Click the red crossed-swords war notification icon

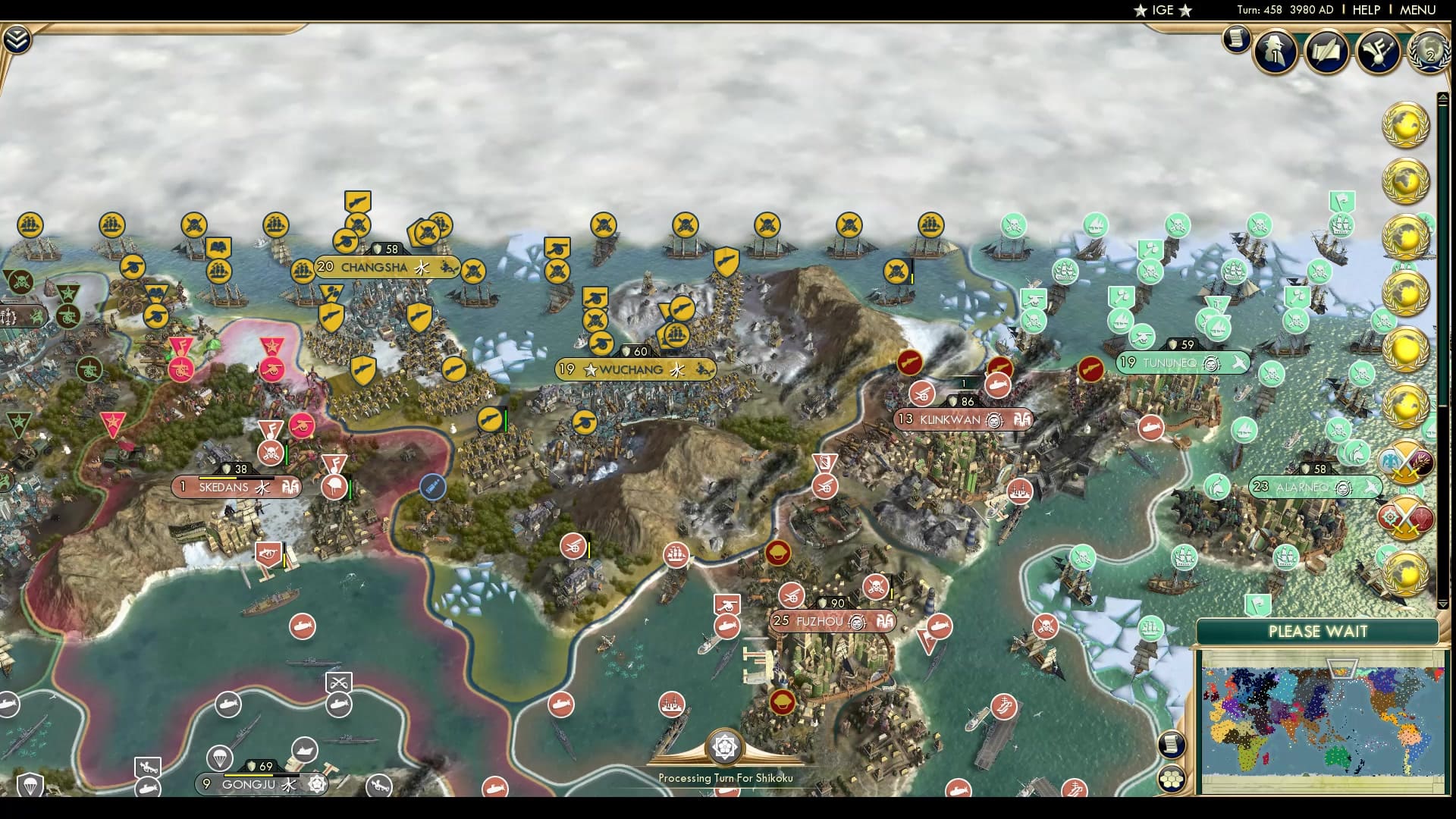coord(1407,518)
